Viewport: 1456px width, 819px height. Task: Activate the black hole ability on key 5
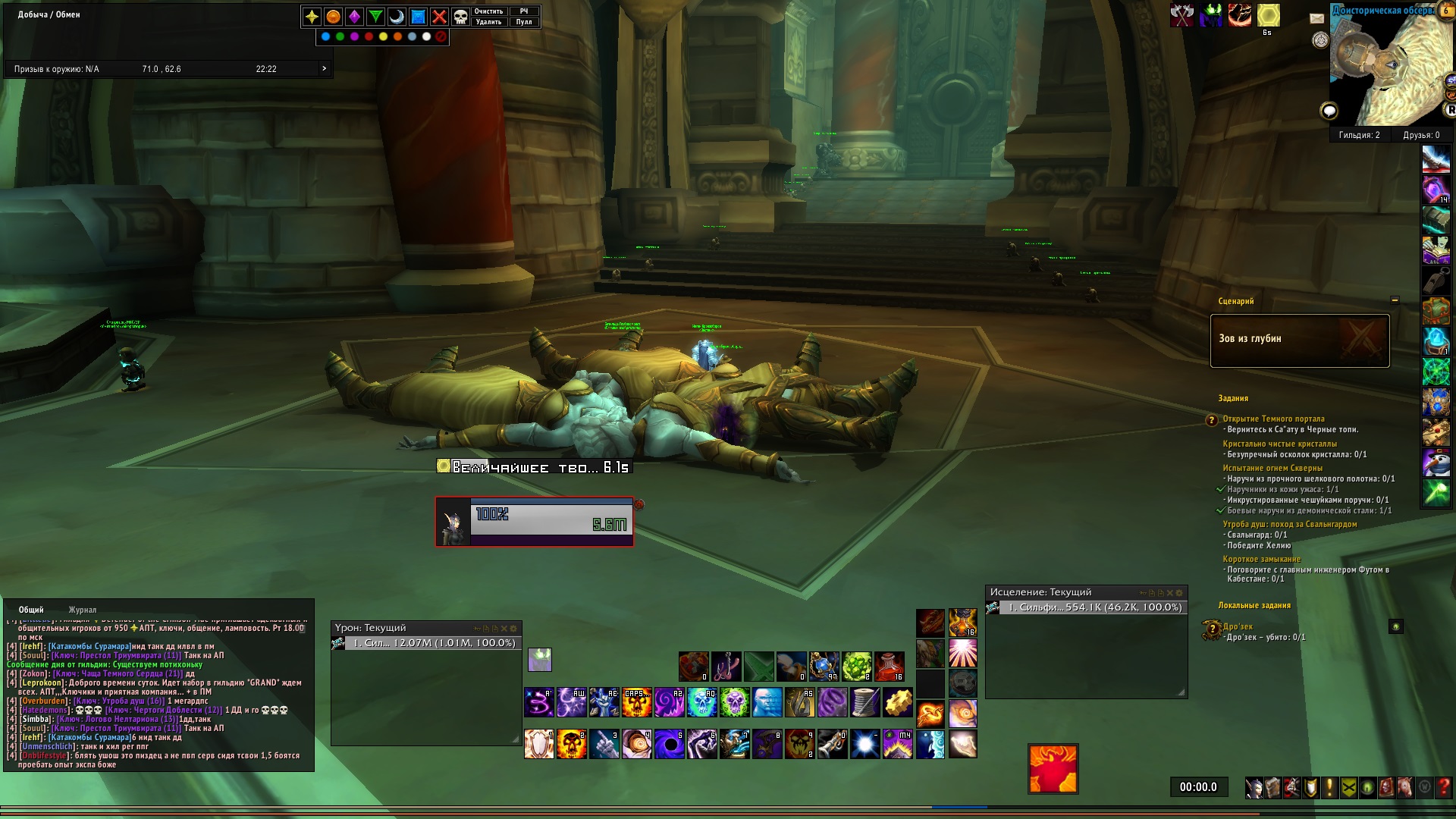click(x=670, y=744)
